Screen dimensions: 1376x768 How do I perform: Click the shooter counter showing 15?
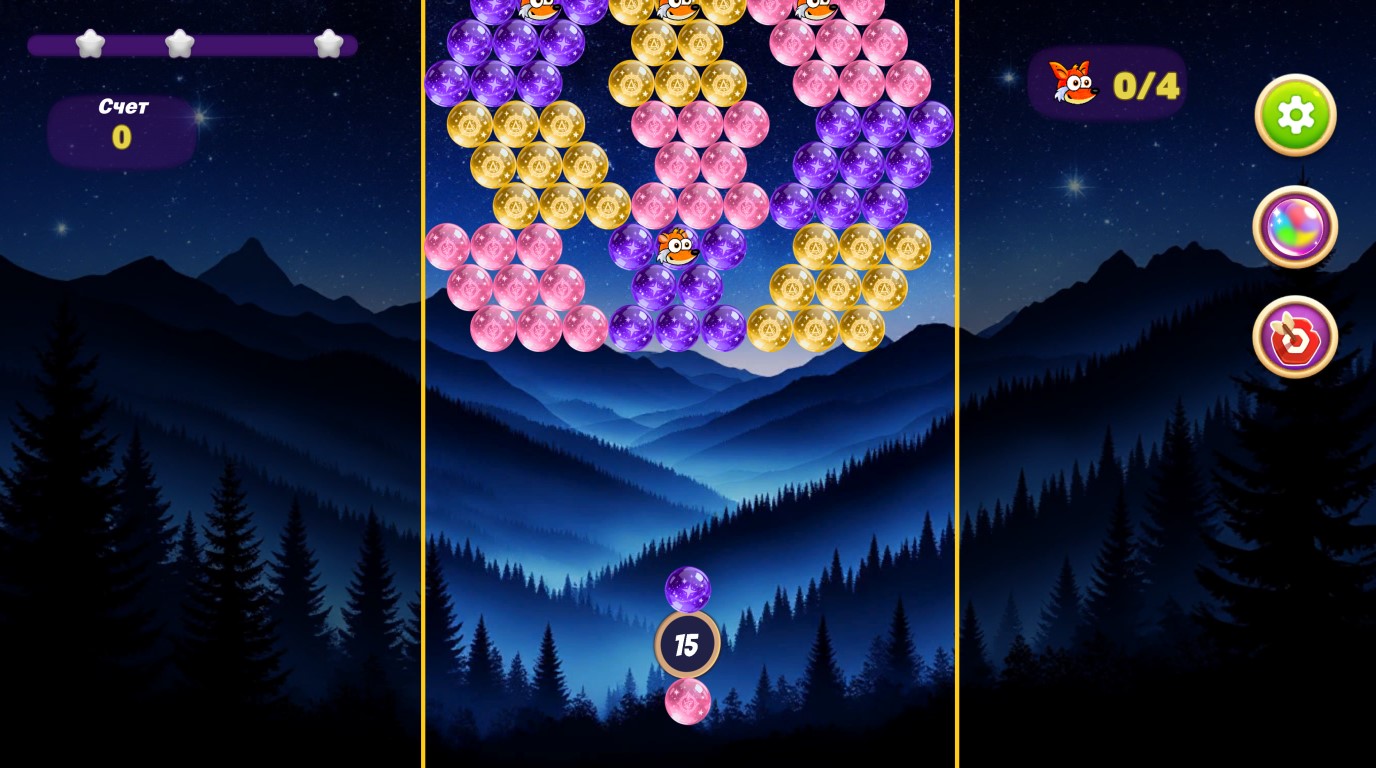[x=688, y=646]
